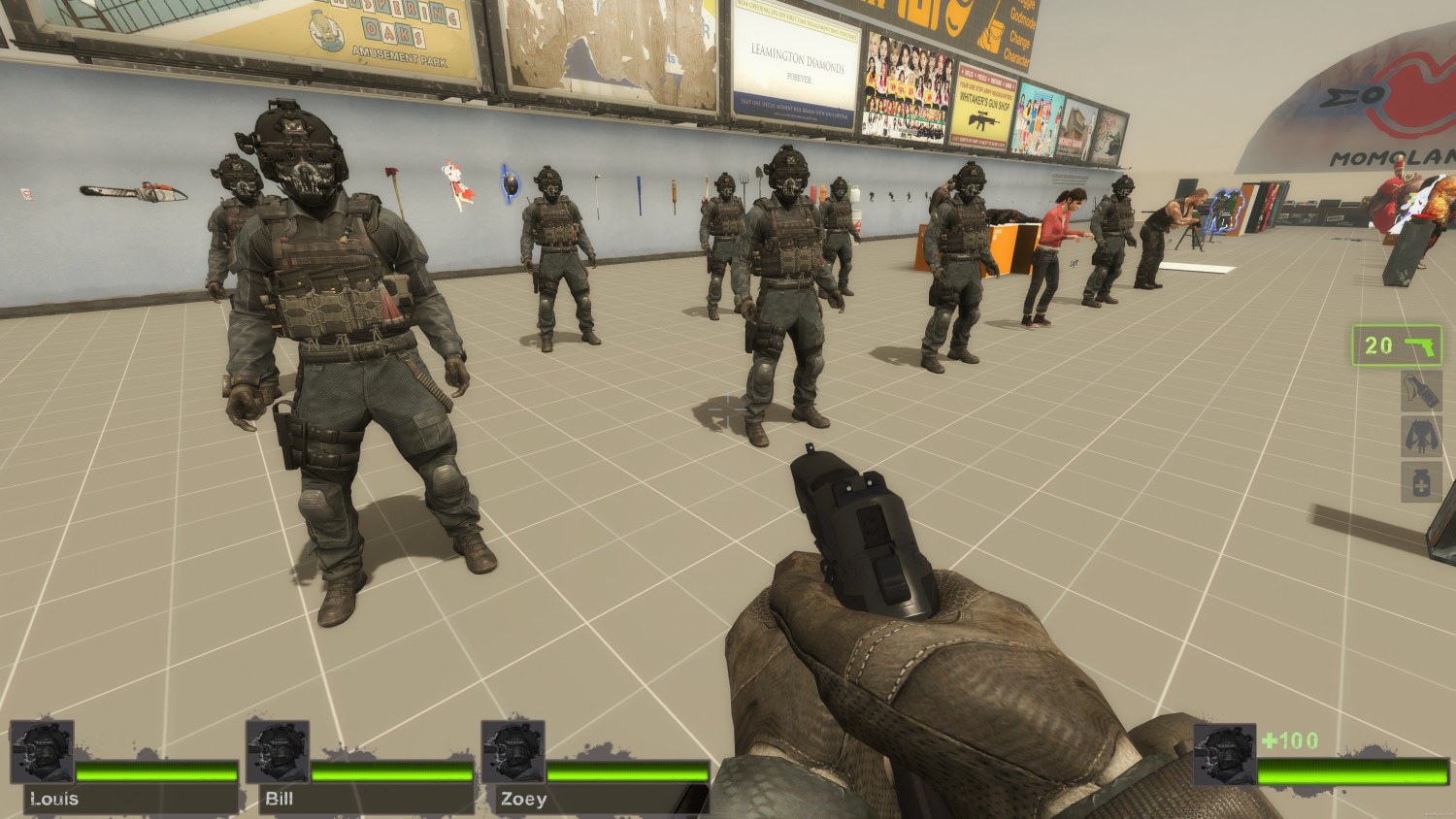Image resolution: width=1456 pixels, height=819 pixels.
Task: Click the Molotov throwable slot icon
Action: tap(1422, 393)
